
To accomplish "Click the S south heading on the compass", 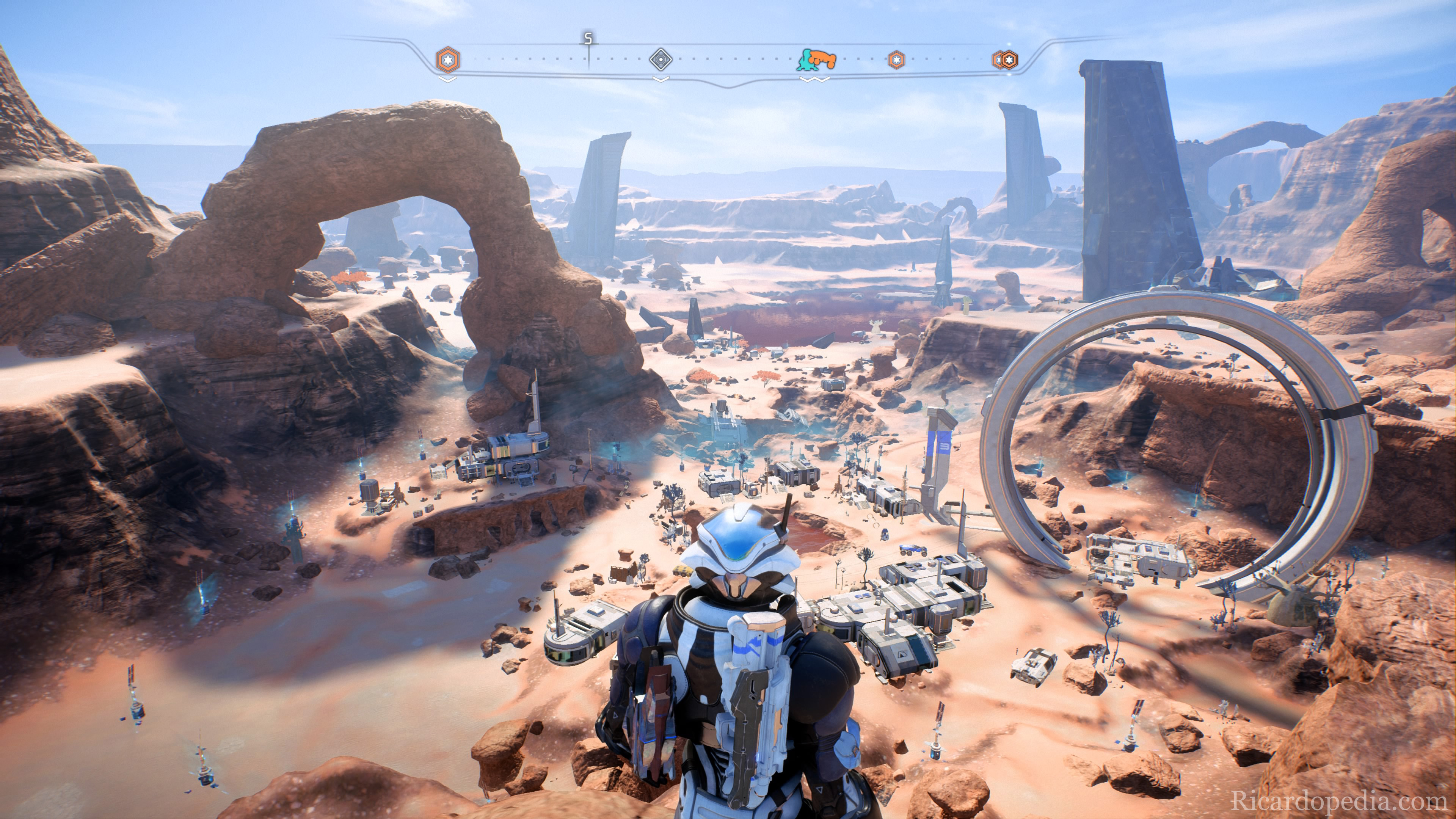I will [x=588, y=39].
